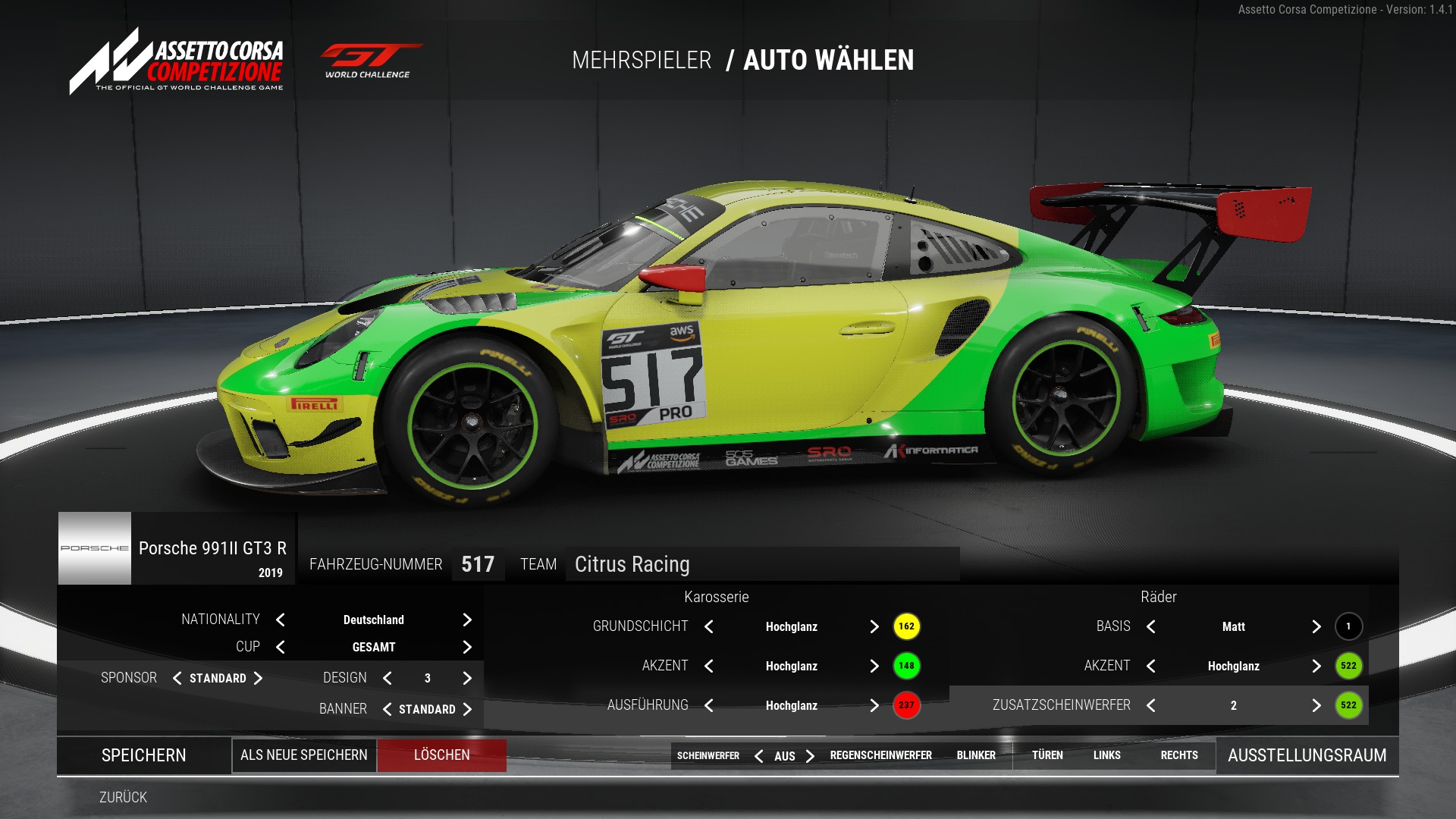Change the car number 517 field
The height and width of the screenshot is (819, 1456).
478,564
